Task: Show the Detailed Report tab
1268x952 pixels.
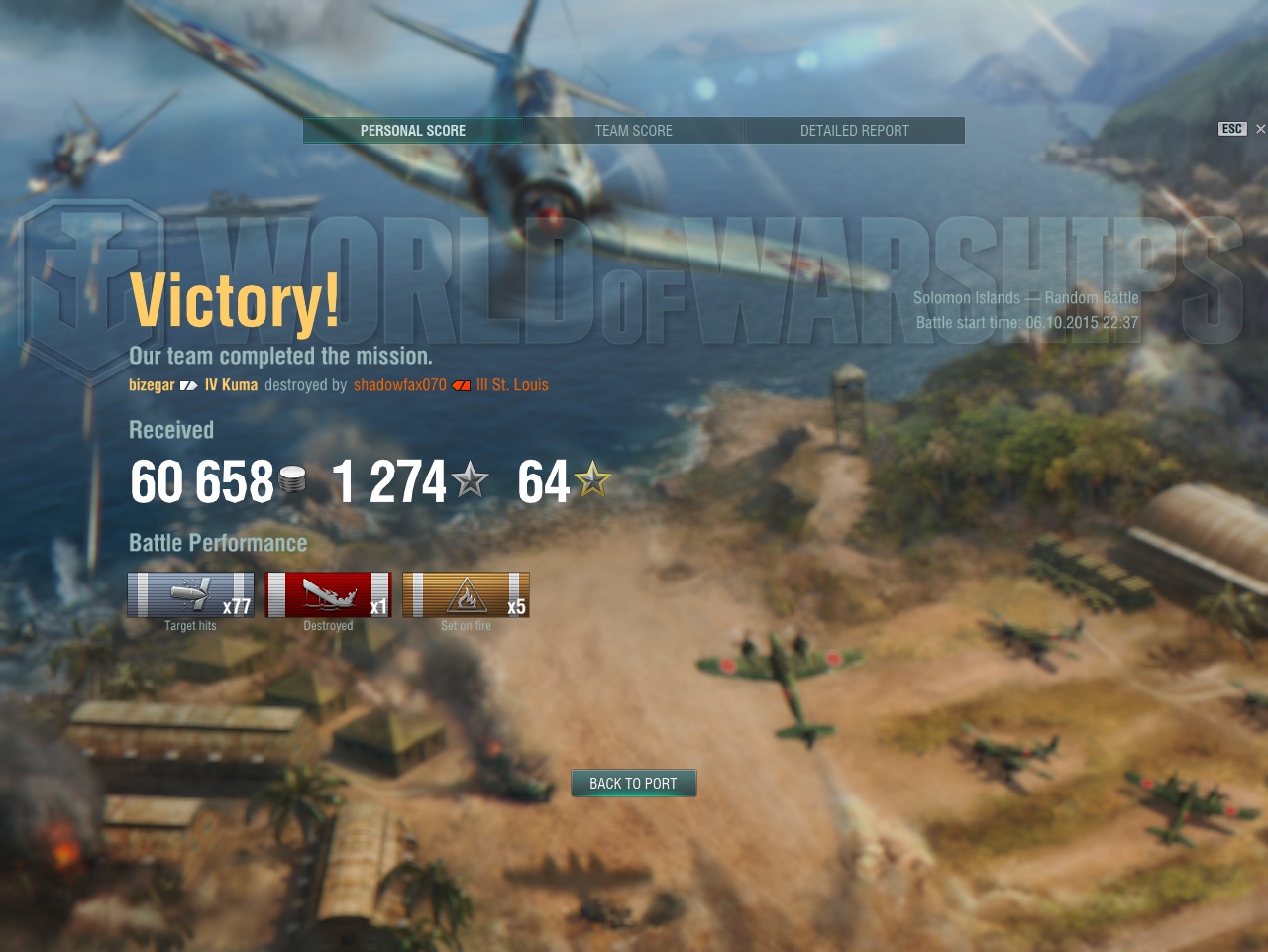Action: click(x=854, y=131)
